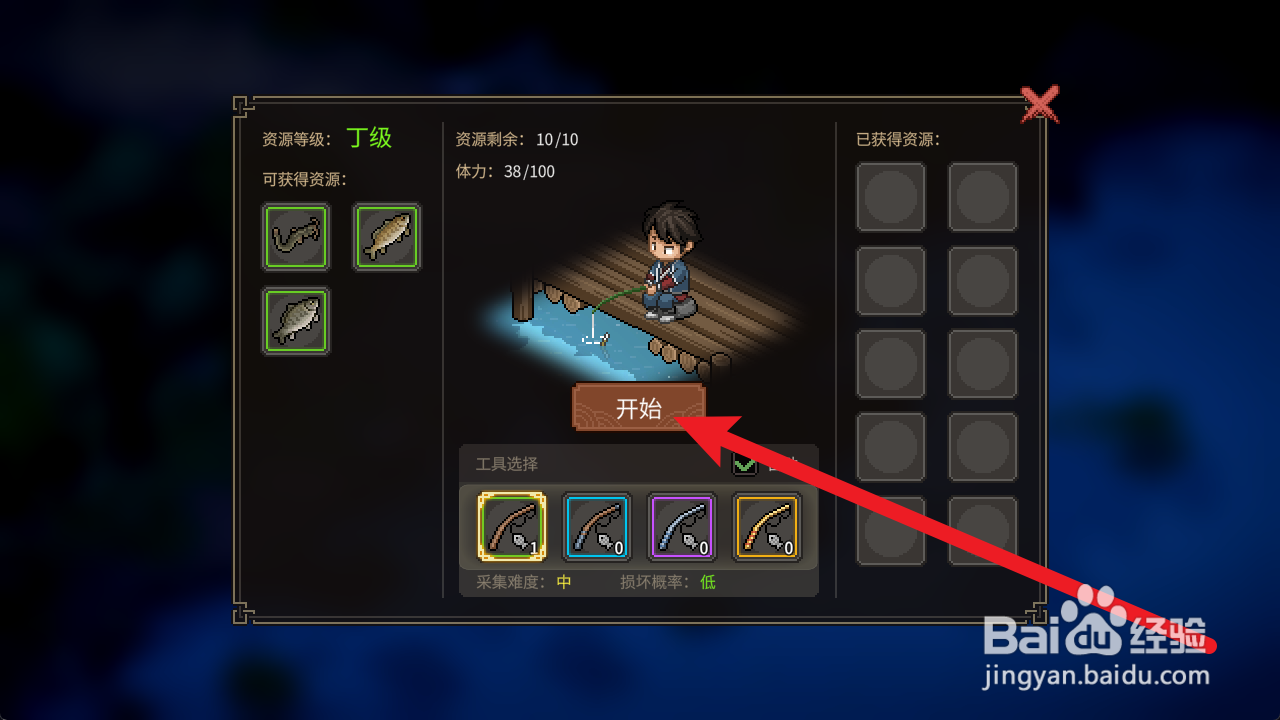
Task: Click the silver fish resource icon
Action: point(296,320)
